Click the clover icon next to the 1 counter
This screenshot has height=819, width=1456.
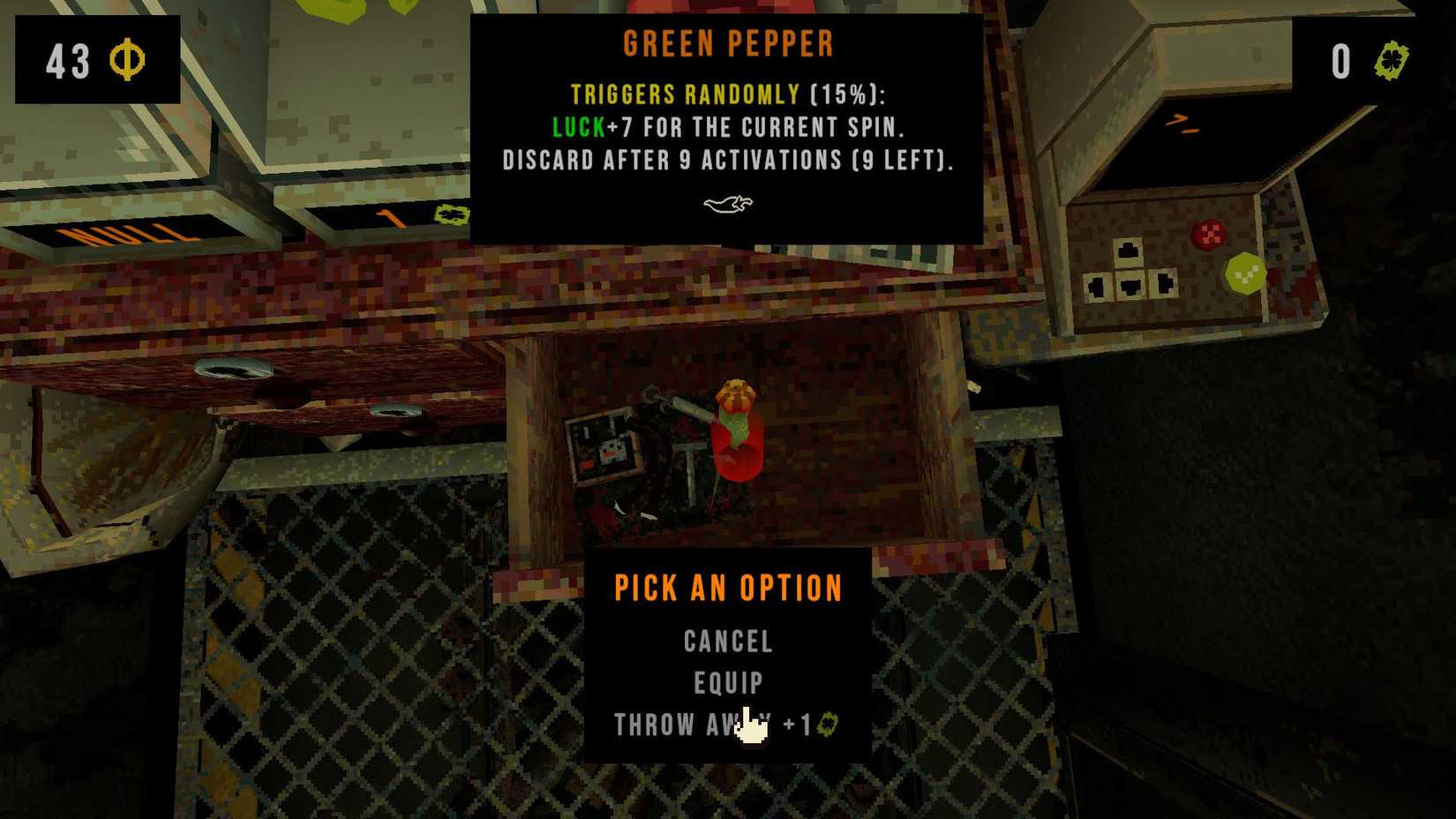tap(452, 216)
